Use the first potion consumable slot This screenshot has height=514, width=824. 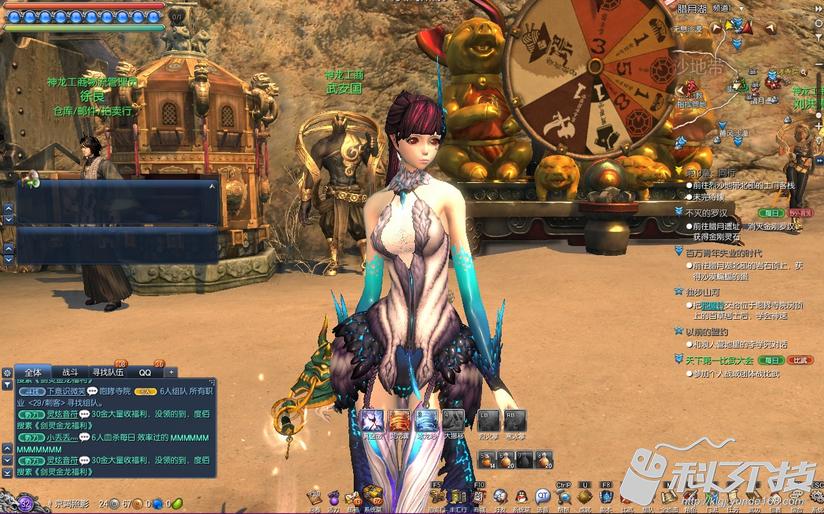coord(489,459)
